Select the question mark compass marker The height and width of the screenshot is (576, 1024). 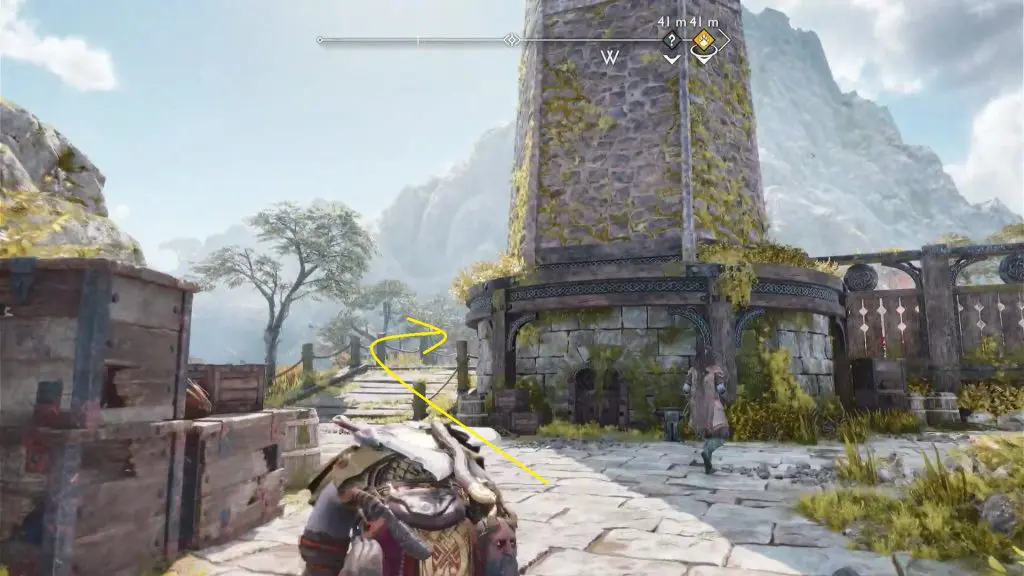click(671, 41)
